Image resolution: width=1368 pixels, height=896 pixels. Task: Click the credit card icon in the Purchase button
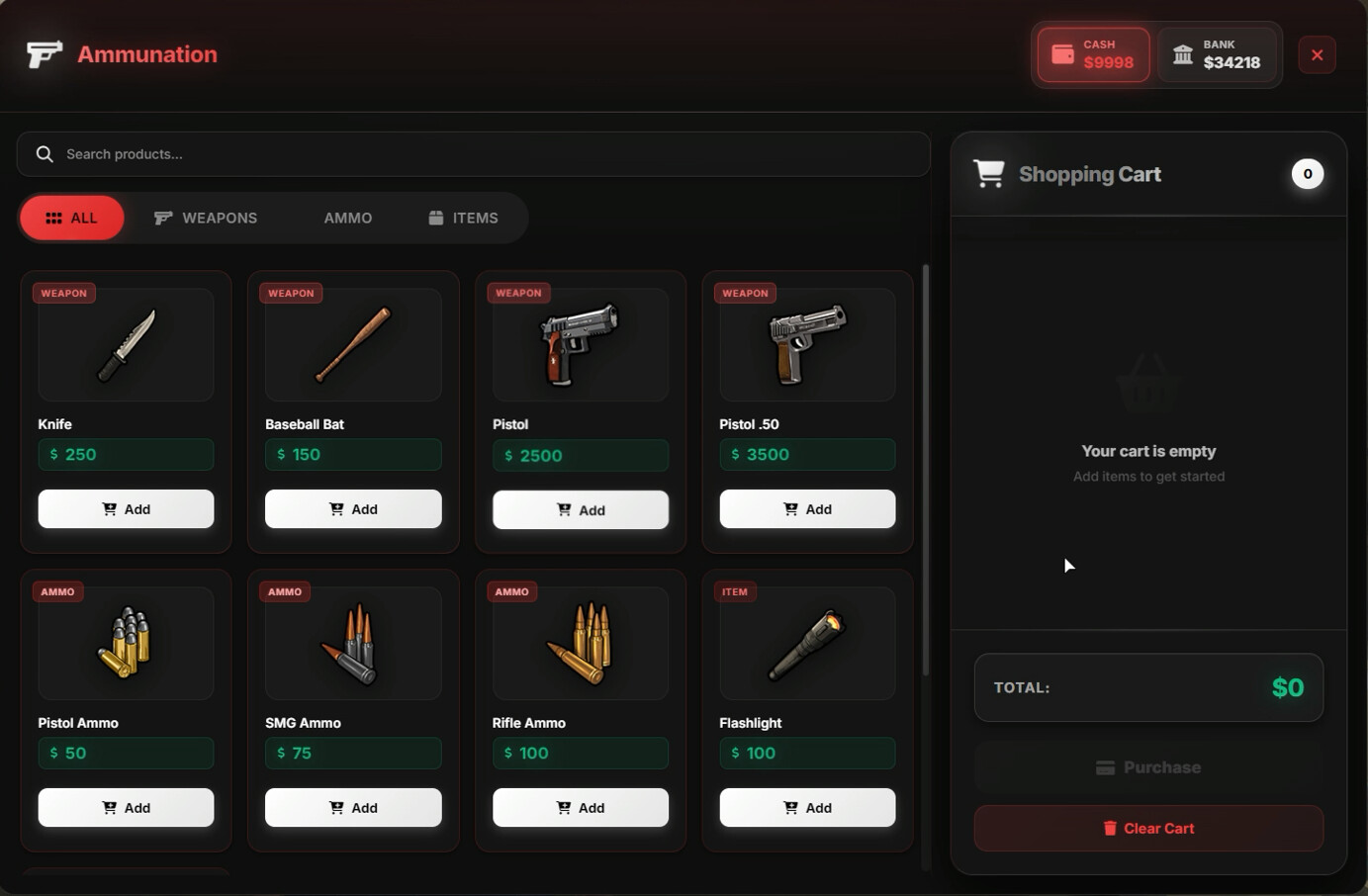pos(1105,766)
